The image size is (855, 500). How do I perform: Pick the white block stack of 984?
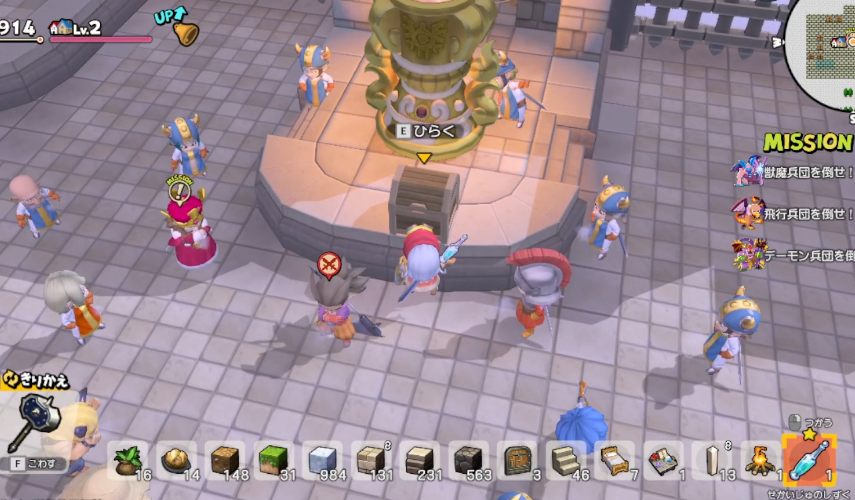(323, 460)
